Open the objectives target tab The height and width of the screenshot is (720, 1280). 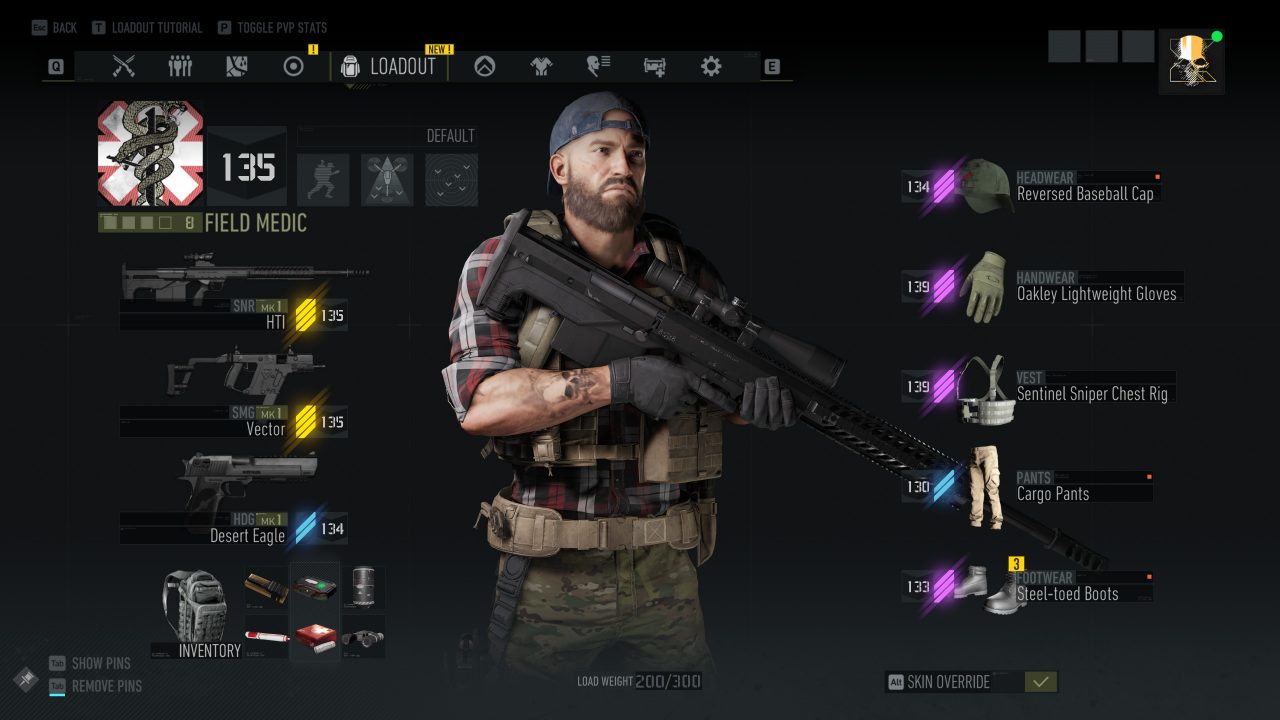coord(293,67)
